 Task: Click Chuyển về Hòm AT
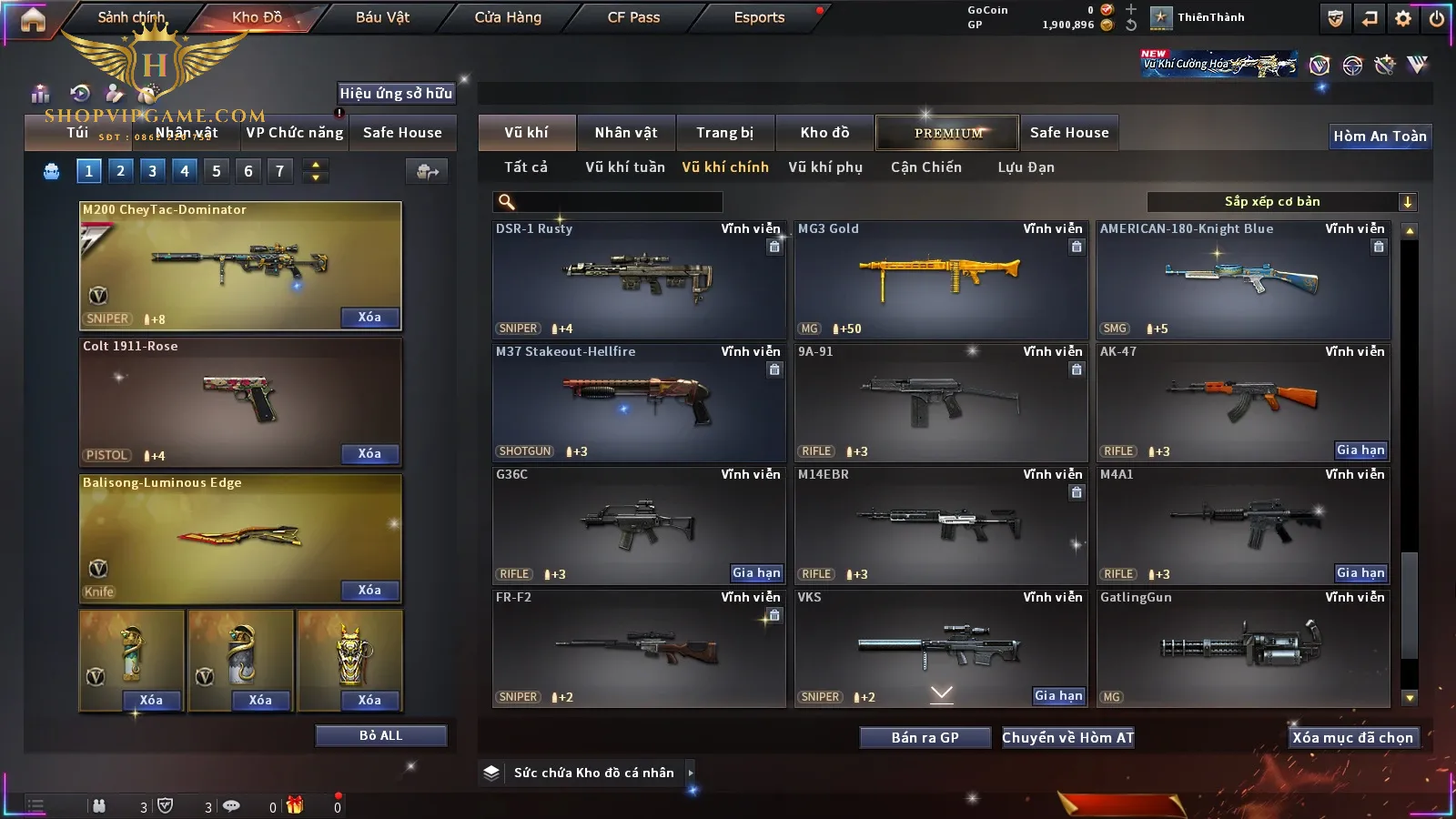click(1067, 737)
